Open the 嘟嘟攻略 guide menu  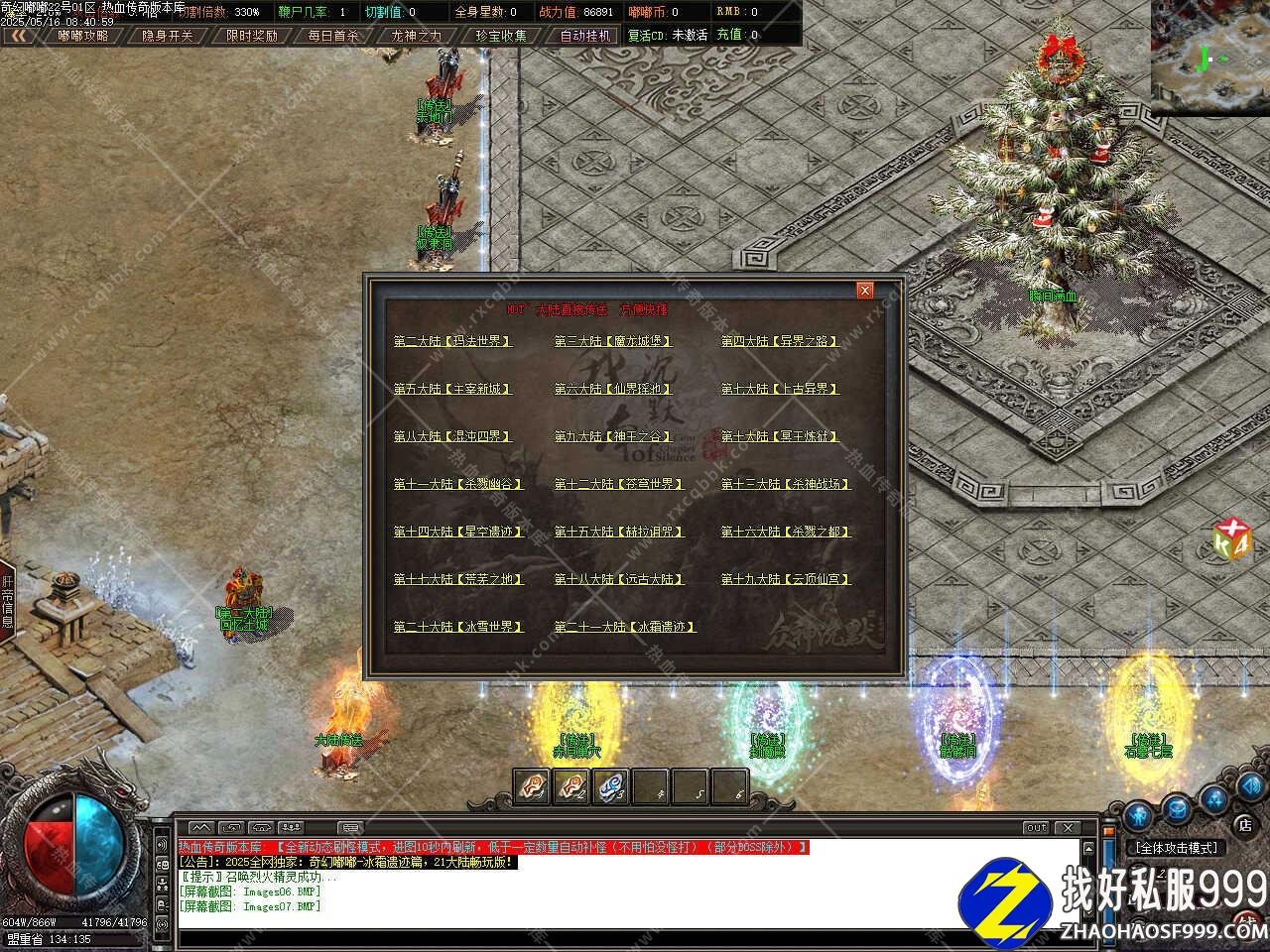pyautogui.click(x=82, y=35)
